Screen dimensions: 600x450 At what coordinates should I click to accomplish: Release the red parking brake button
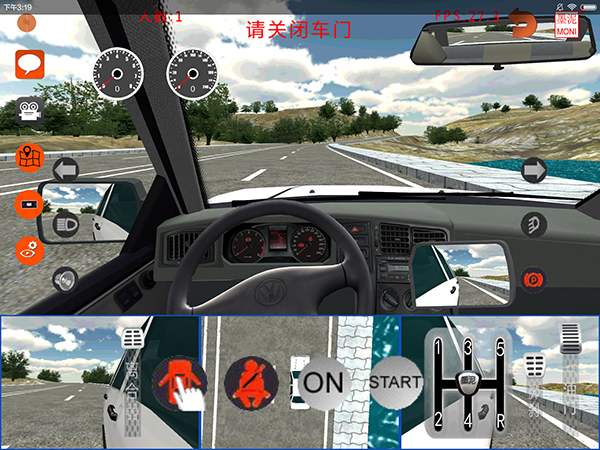(534, 277)
